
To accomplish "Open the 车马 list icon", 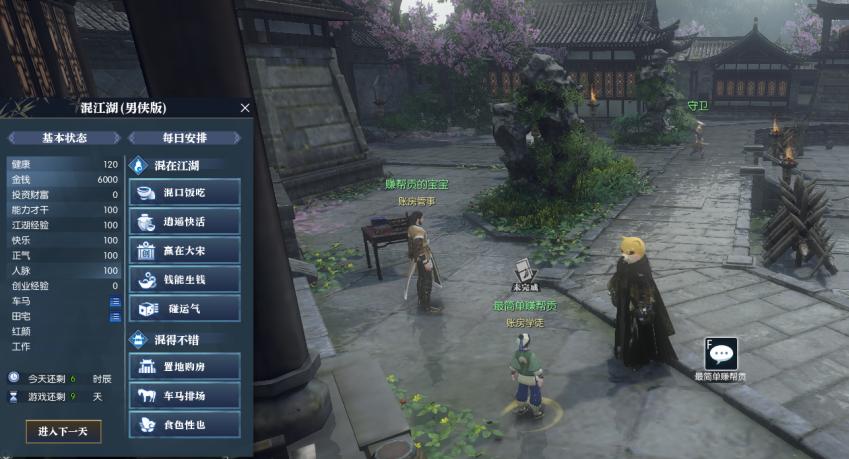I will pos(114,301).
